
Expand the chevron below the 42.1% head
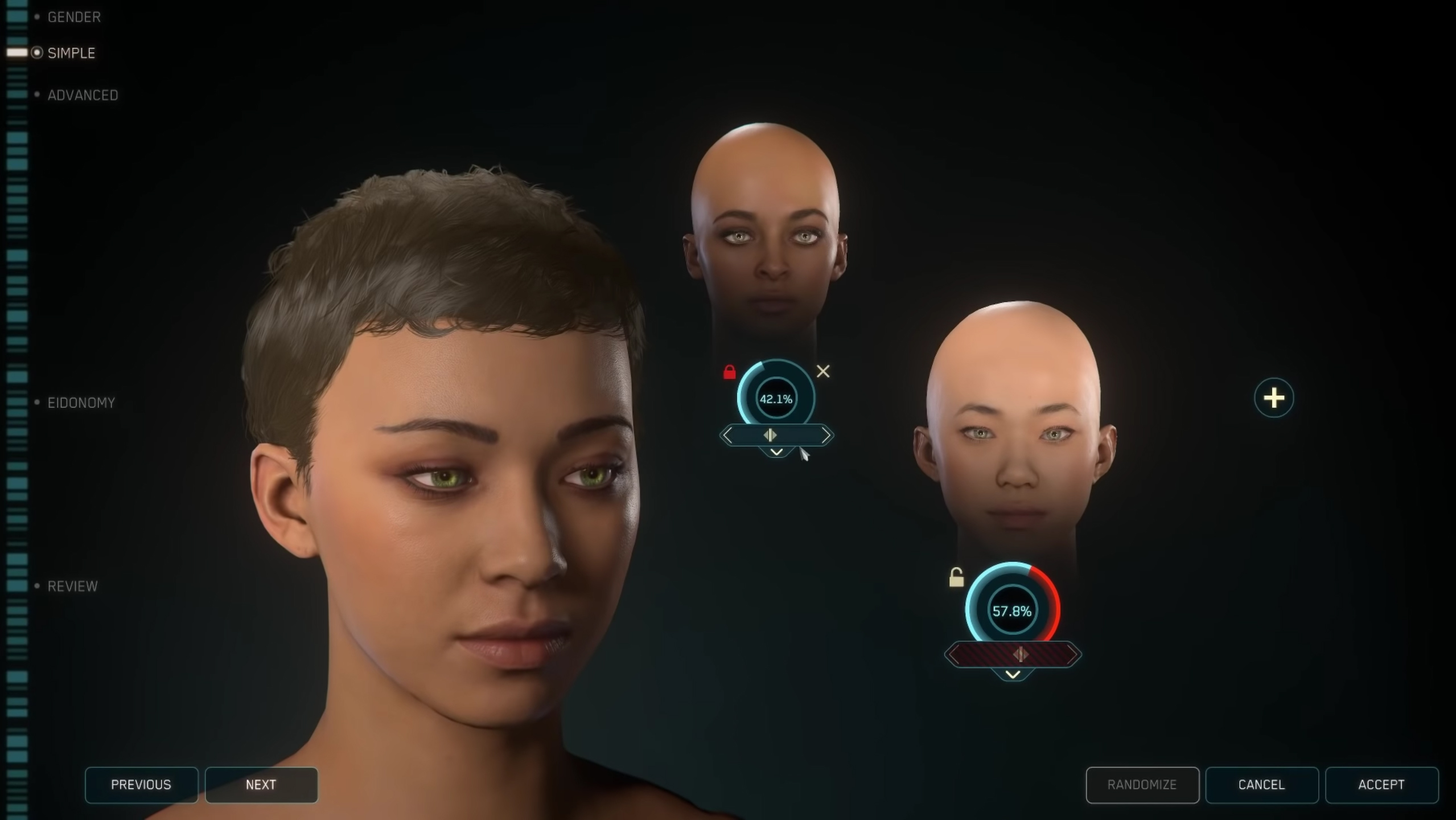coord(776,452)
